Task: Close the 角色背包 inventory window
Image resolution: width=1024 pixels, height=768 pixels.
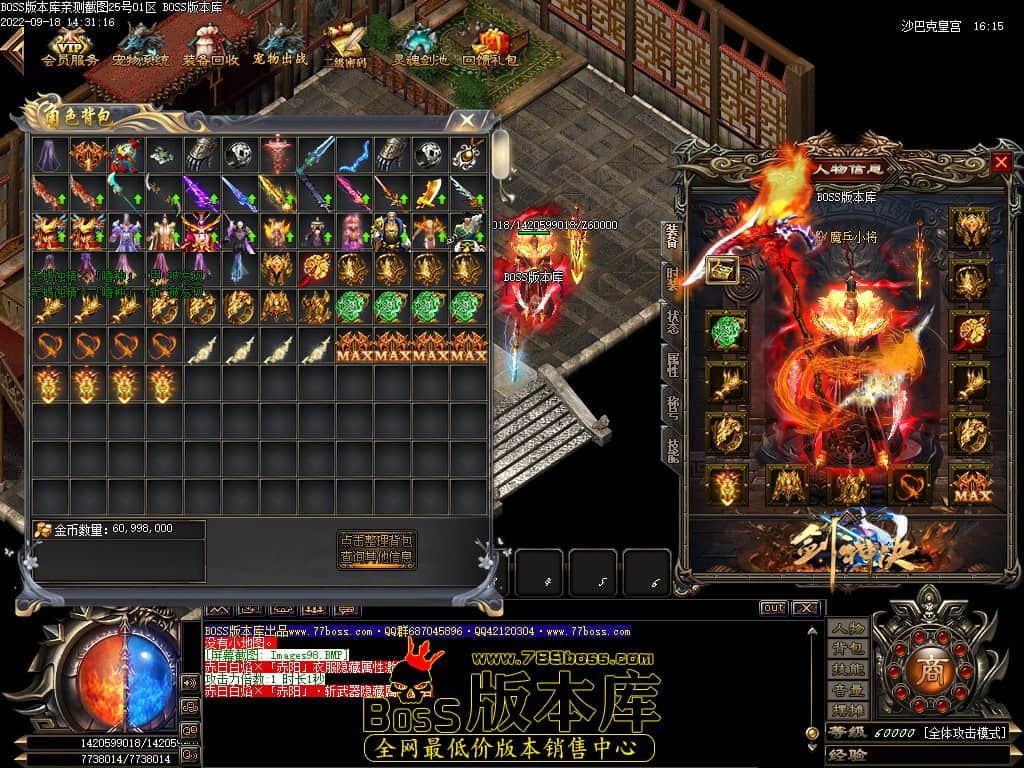Action: (467, 120)
